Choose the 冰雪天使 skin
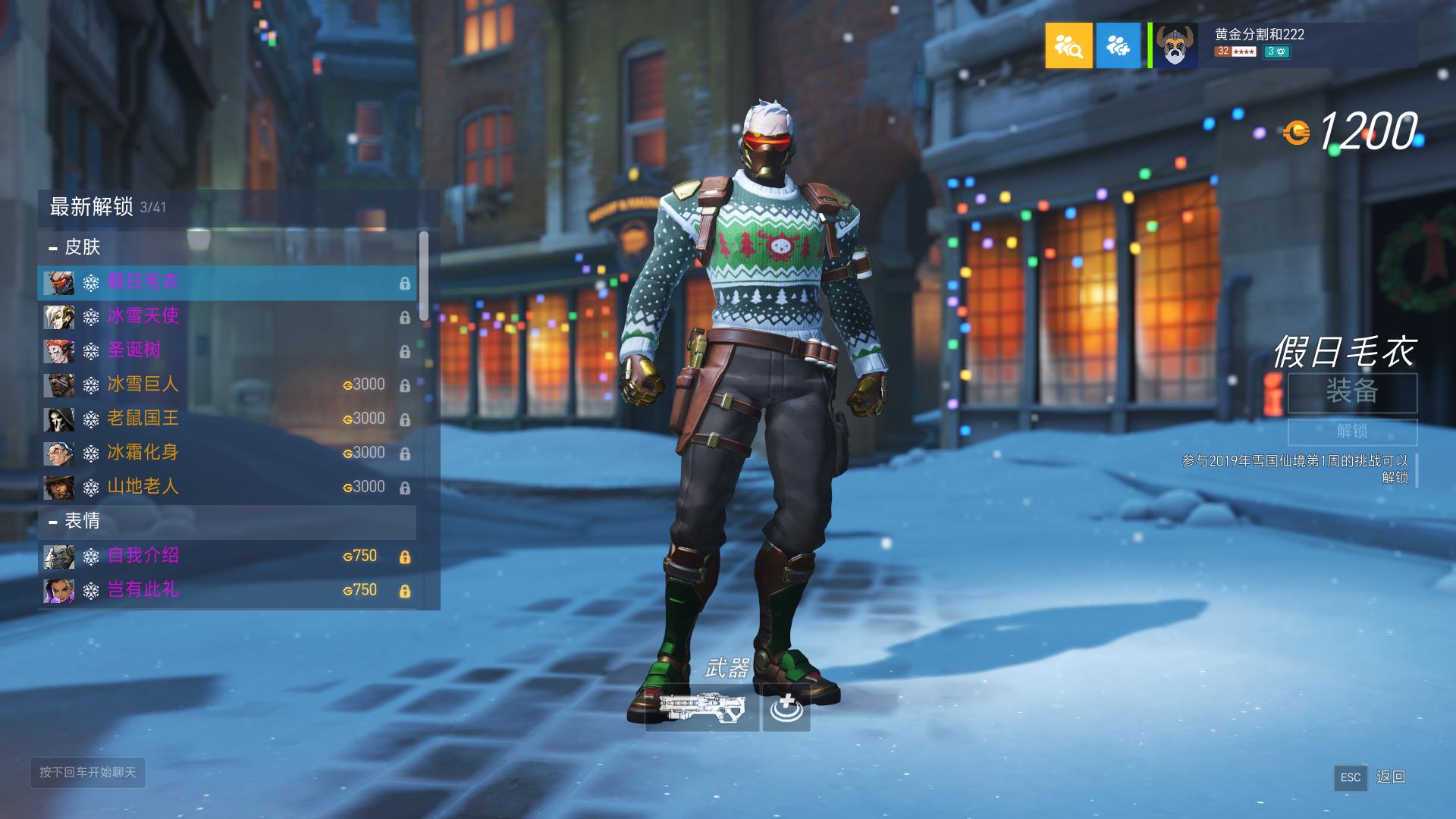Screen dimensions: 1456x819 (227, 317)
